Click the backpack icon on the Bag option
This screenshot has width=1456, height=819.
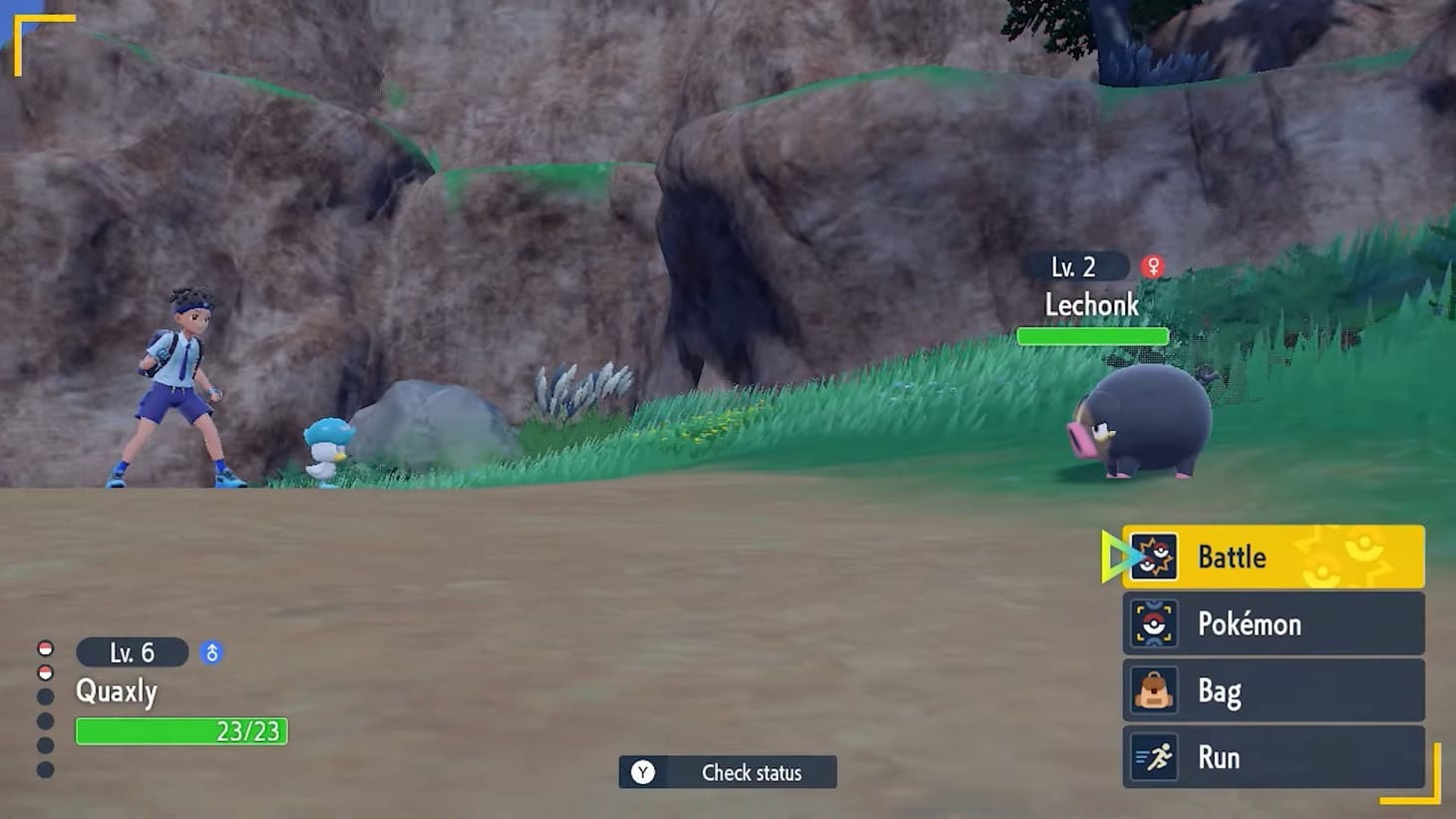(1155, 690)
